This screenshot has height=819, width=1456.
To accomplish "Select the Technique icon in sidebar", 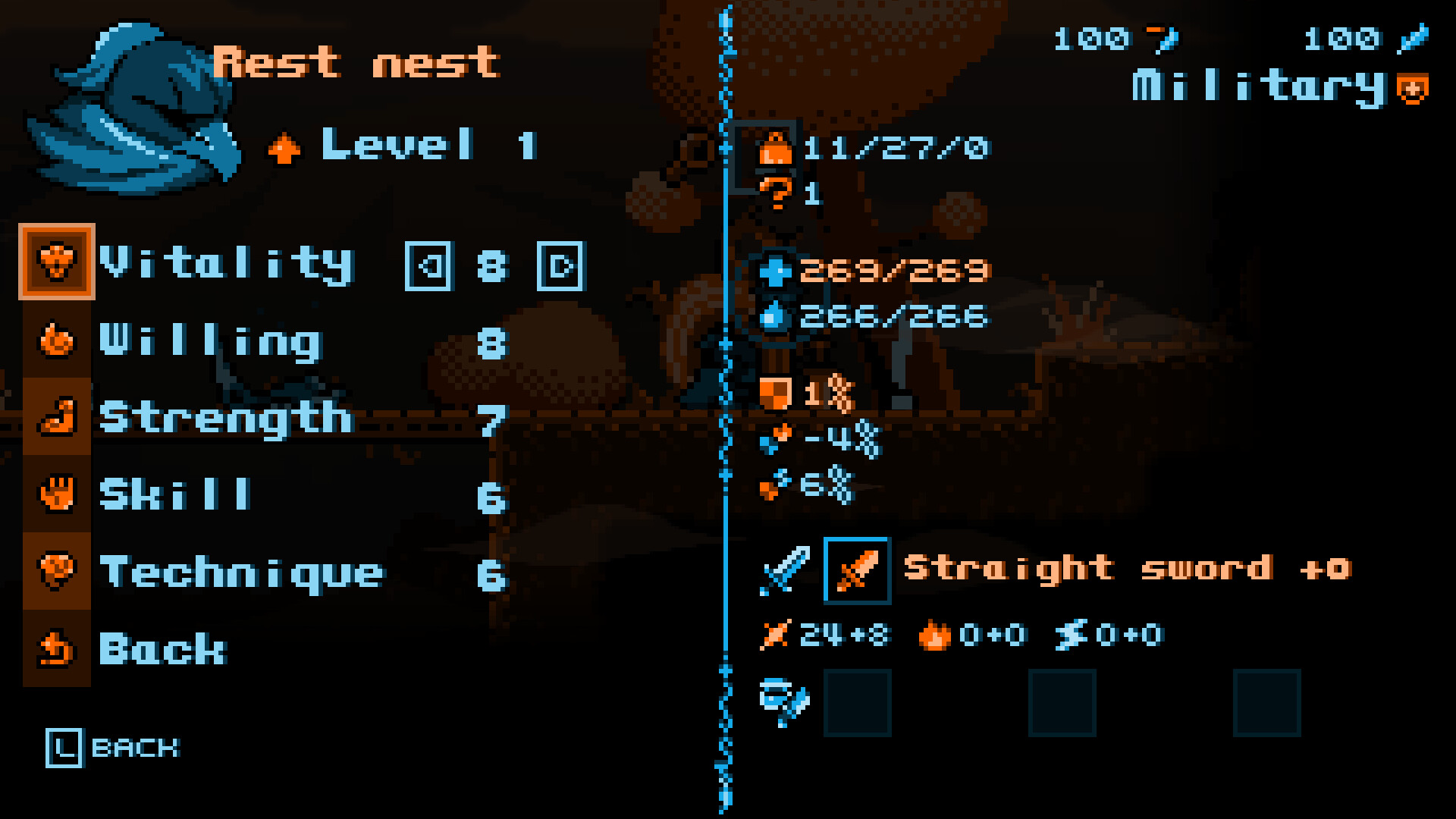I will point(58,571).
